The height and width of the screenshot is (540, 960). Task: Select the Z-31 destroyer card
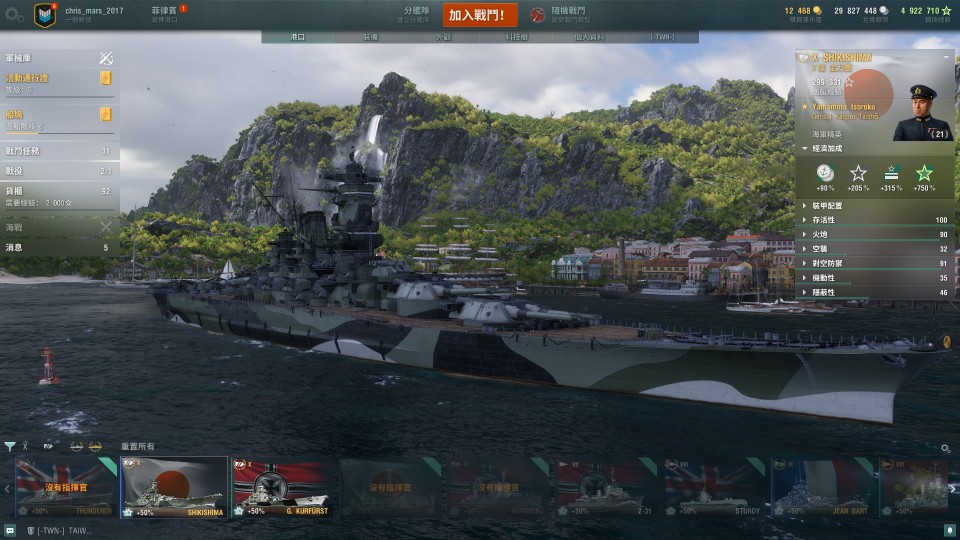click(x=606, y=488)
